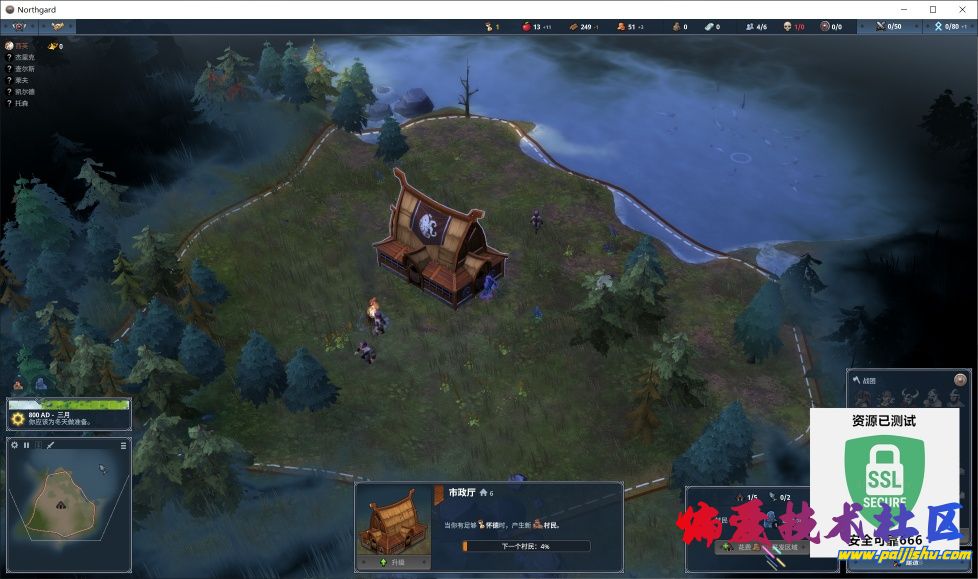The height and width of the screenshot is (579, 978).
Task: Close the Northgard window
Action: click(962, 9)
